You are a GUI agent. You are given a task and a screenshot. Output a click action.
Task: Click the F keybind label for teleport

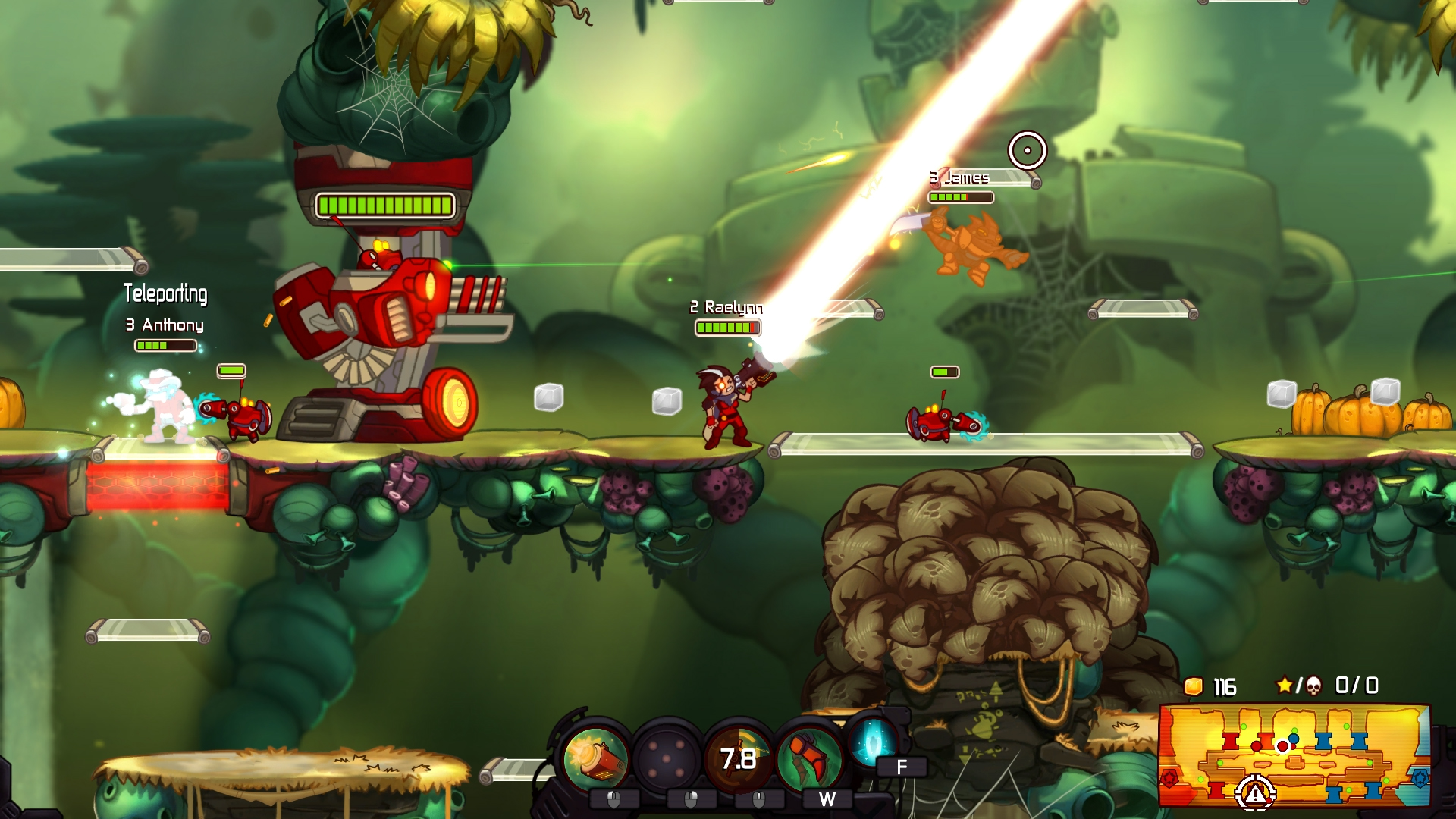click(x=902, y=765)
